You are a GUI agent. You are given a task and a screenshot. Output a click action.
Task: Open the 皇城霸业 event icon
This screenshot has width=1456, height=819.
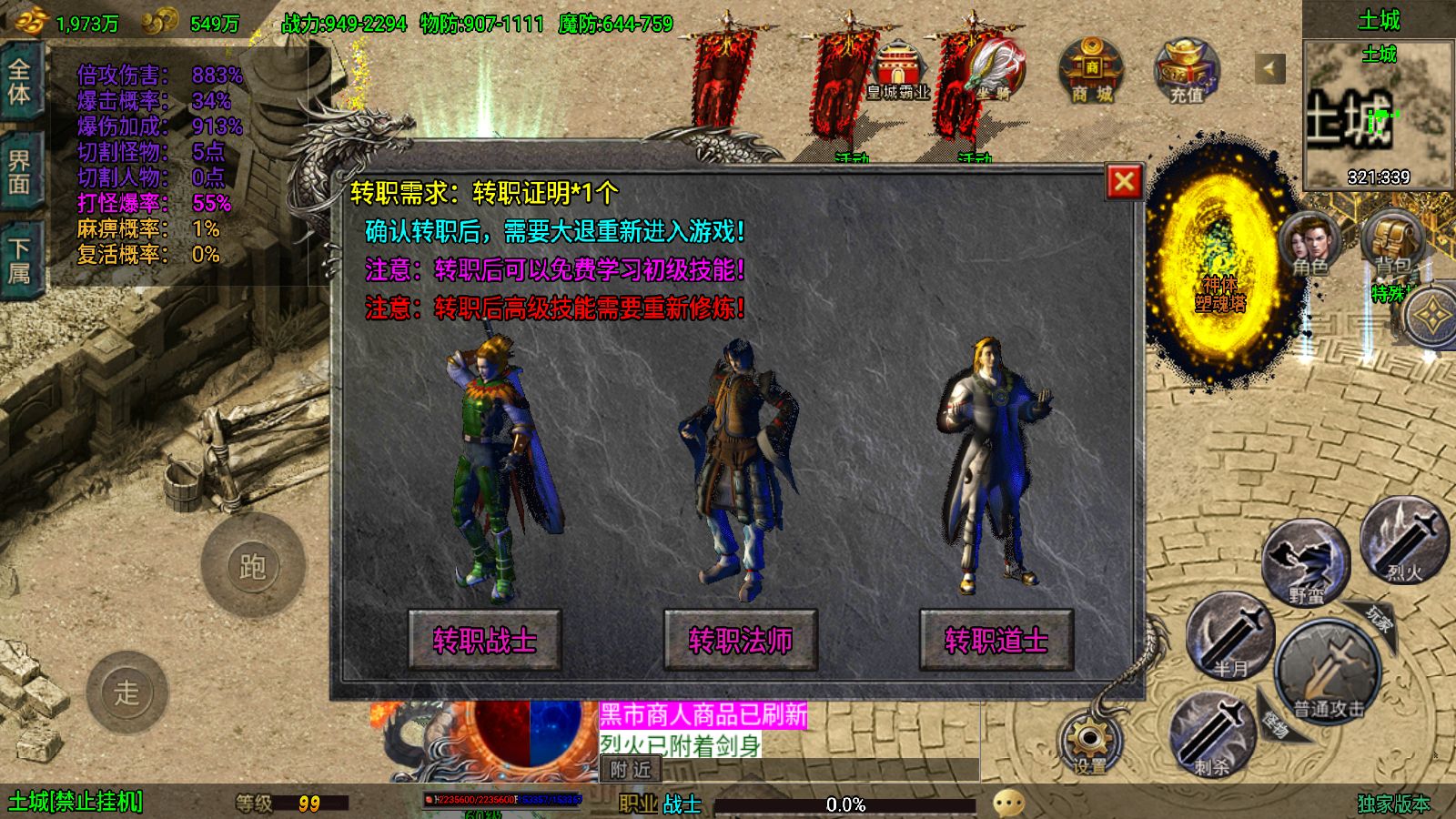(x=897, y=71)
